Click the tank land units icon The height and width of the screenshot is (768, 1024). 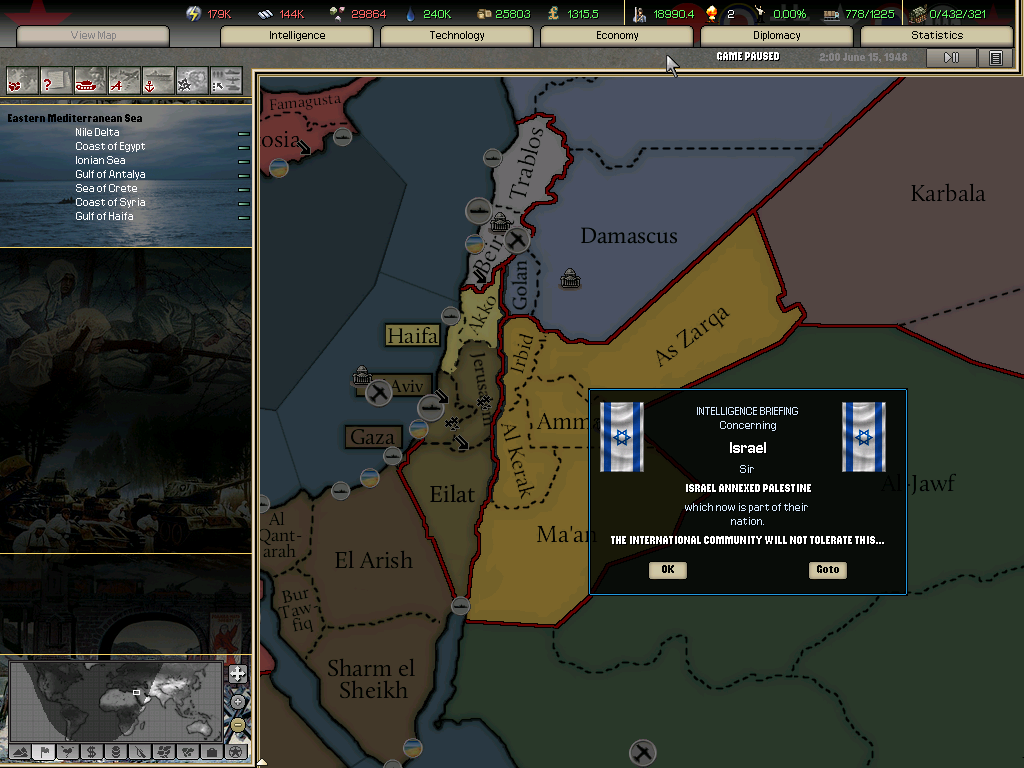pyautogui.click(x=90, y=80)
